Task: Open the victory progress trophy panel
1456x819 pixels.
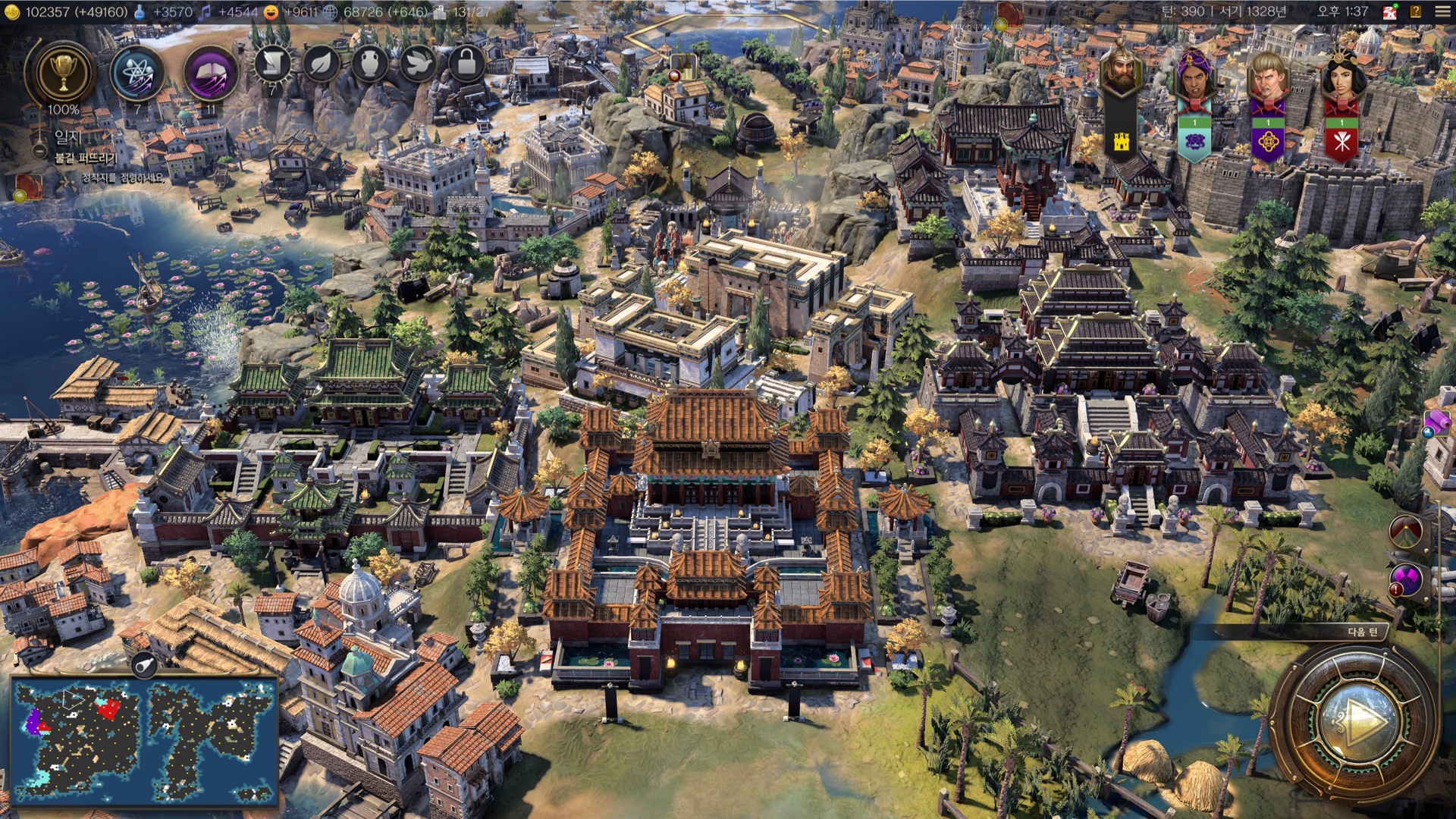Action: click(64, 73)
